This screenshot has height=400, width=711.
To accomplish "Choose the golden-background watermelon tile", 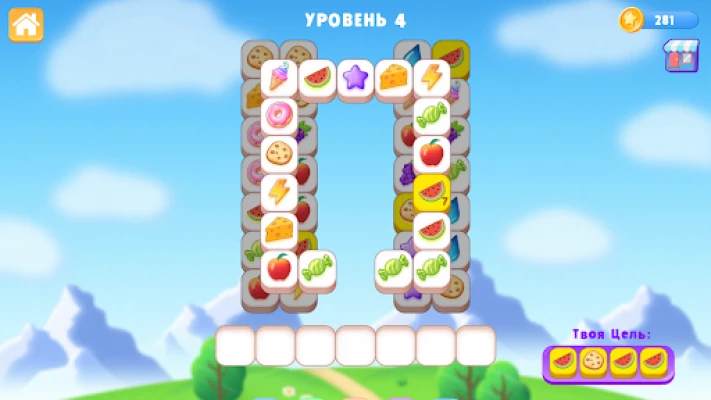I will click(x=432, y=192).
